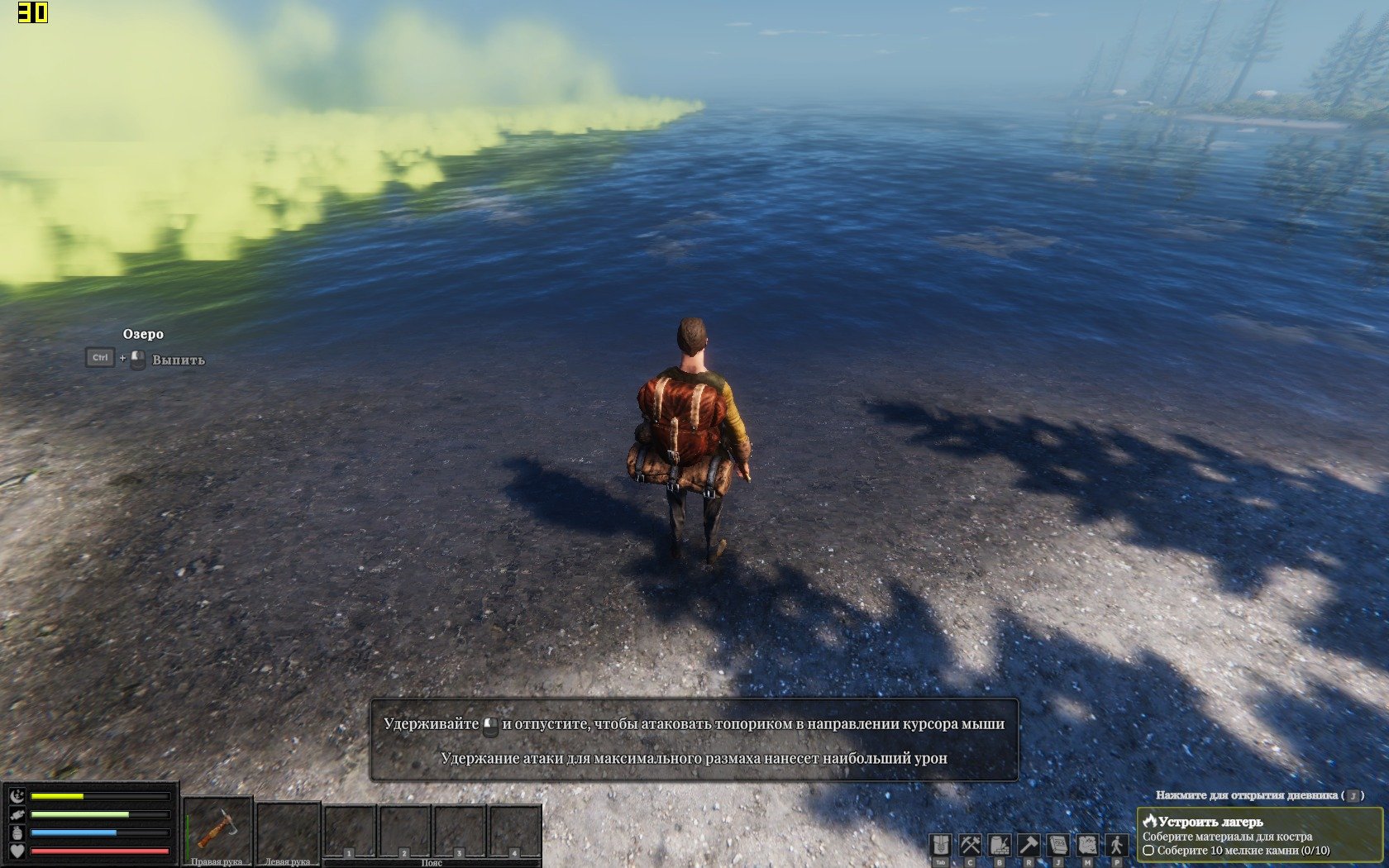
Task: Open the backpack inventory icon
Action: pyautogui.click(x=940, y=845)
